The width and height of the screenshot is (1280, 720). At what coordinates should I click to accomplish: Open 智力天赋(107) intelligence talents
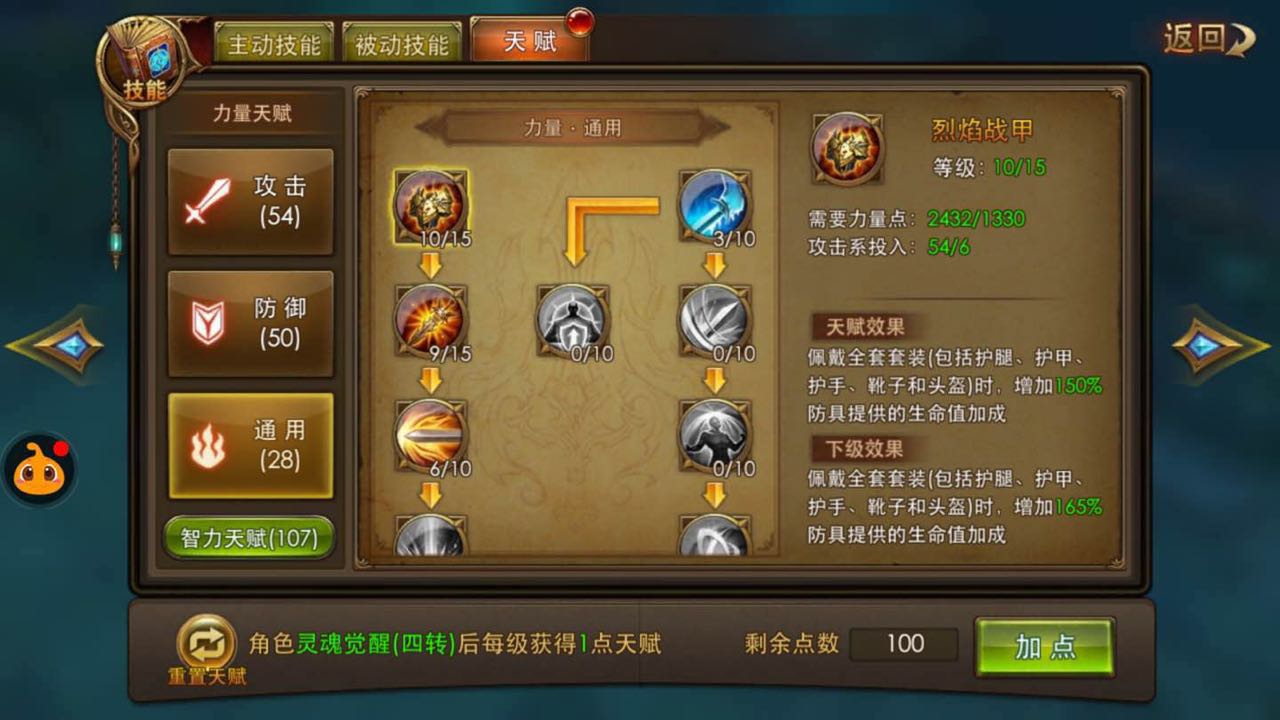[249, 535]
